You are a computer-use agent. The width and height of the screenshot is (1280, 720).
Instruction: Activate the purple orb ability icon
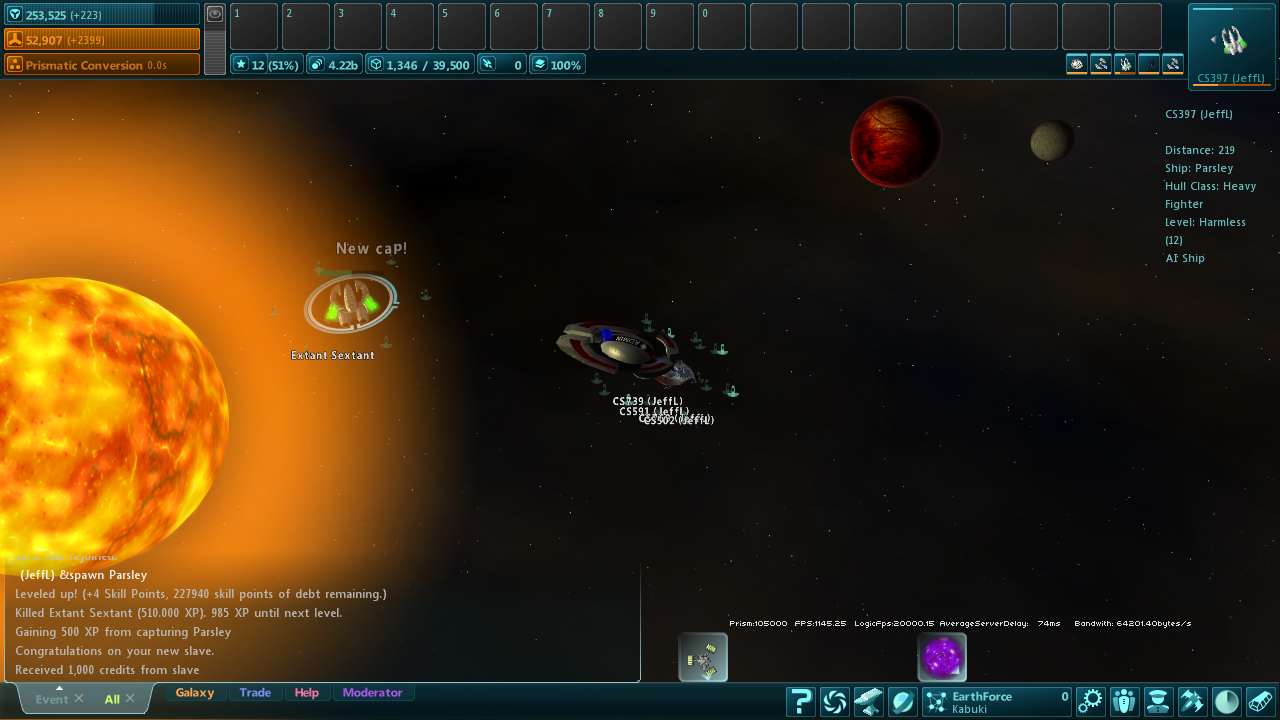(942, 657)
